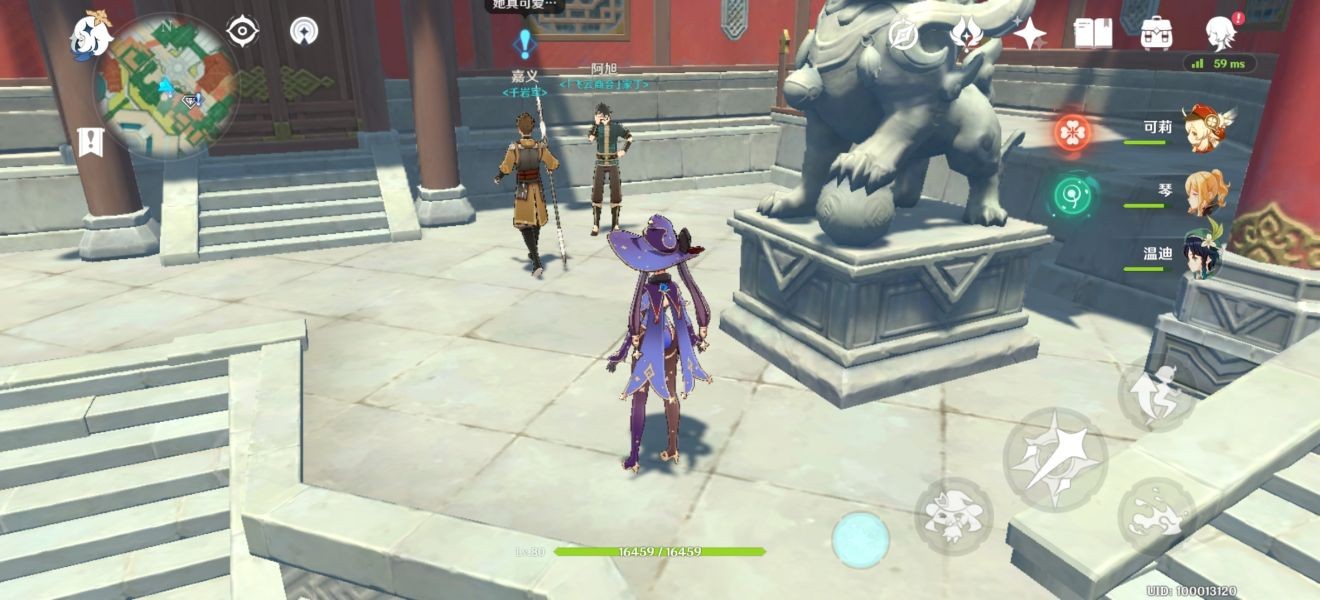Open the circular minimap

click(166, 86)
